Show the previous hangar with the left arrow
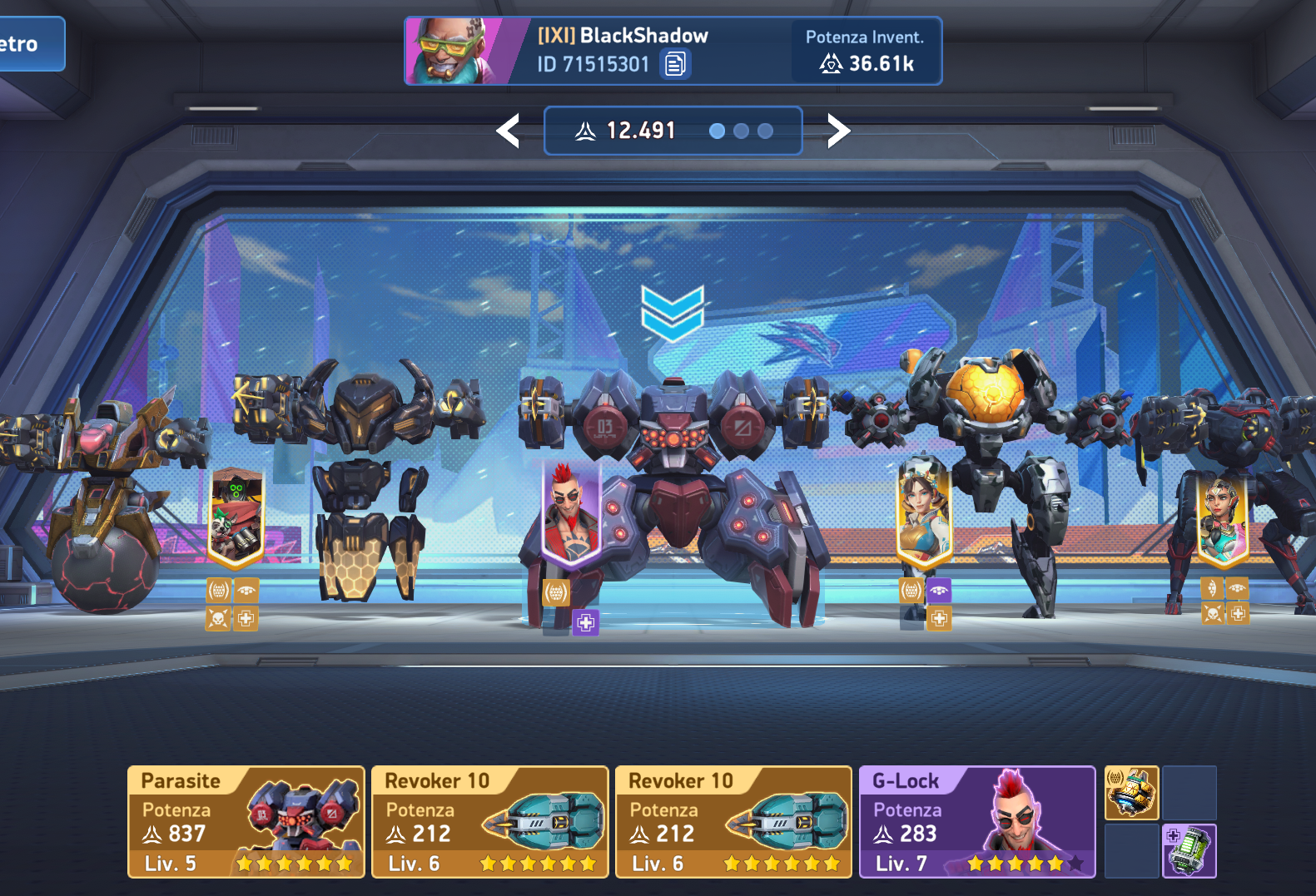1316x896 pixels. [508, 131]
